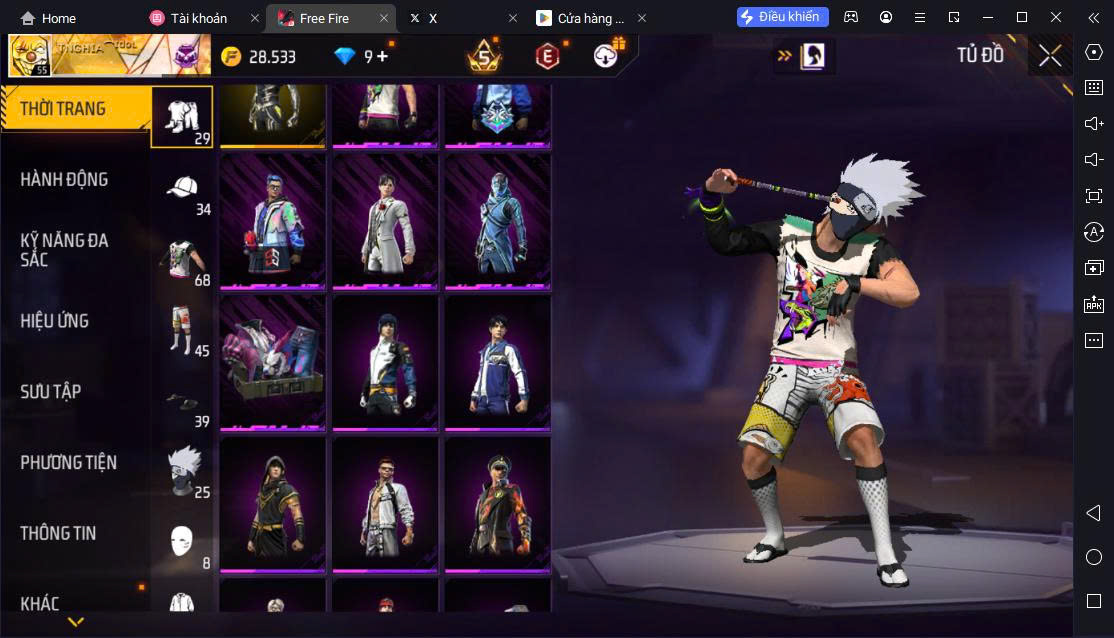
Task: Close the wardrobe with the X button
Action: [1049, 55]
